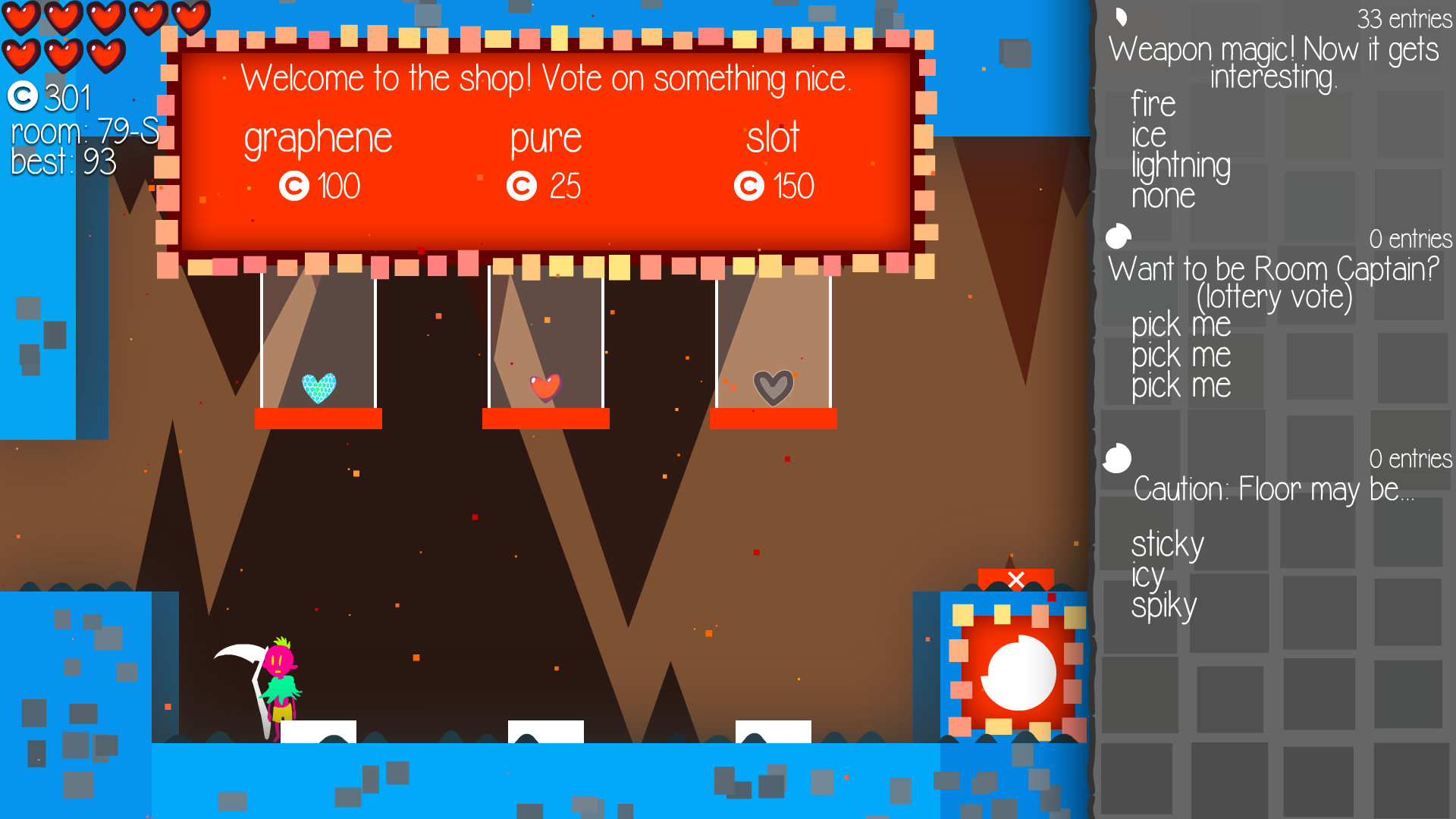This screenshot has height=819, width=1456.
Task: Click the coin icon beside pure's 25 cost
Action: 522,184
